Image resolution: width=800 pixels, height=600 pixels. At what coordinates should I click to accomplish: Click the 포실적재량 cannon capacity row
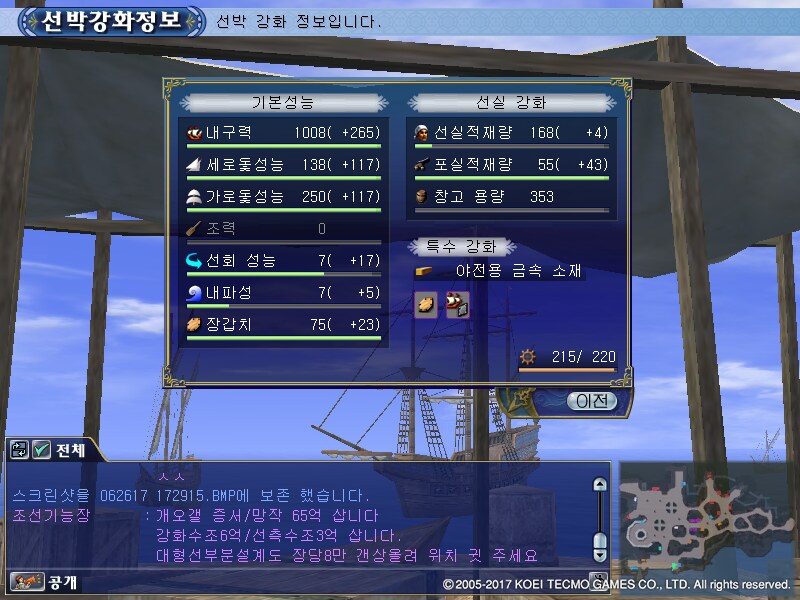point(510,165)
